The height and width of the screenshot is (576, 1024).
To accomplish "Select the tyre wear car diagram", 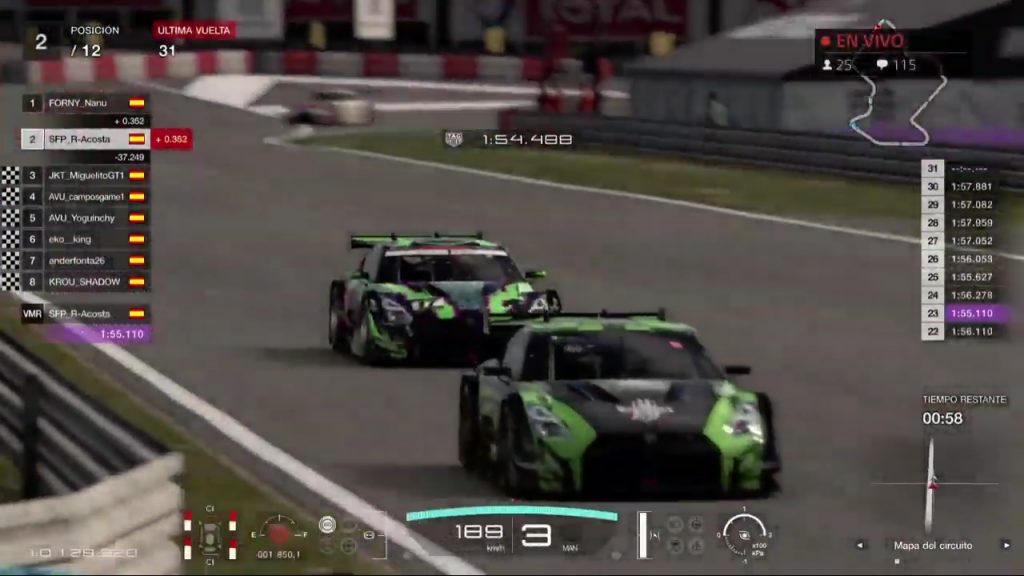I will pyautogui.click(x=209, y=535).
